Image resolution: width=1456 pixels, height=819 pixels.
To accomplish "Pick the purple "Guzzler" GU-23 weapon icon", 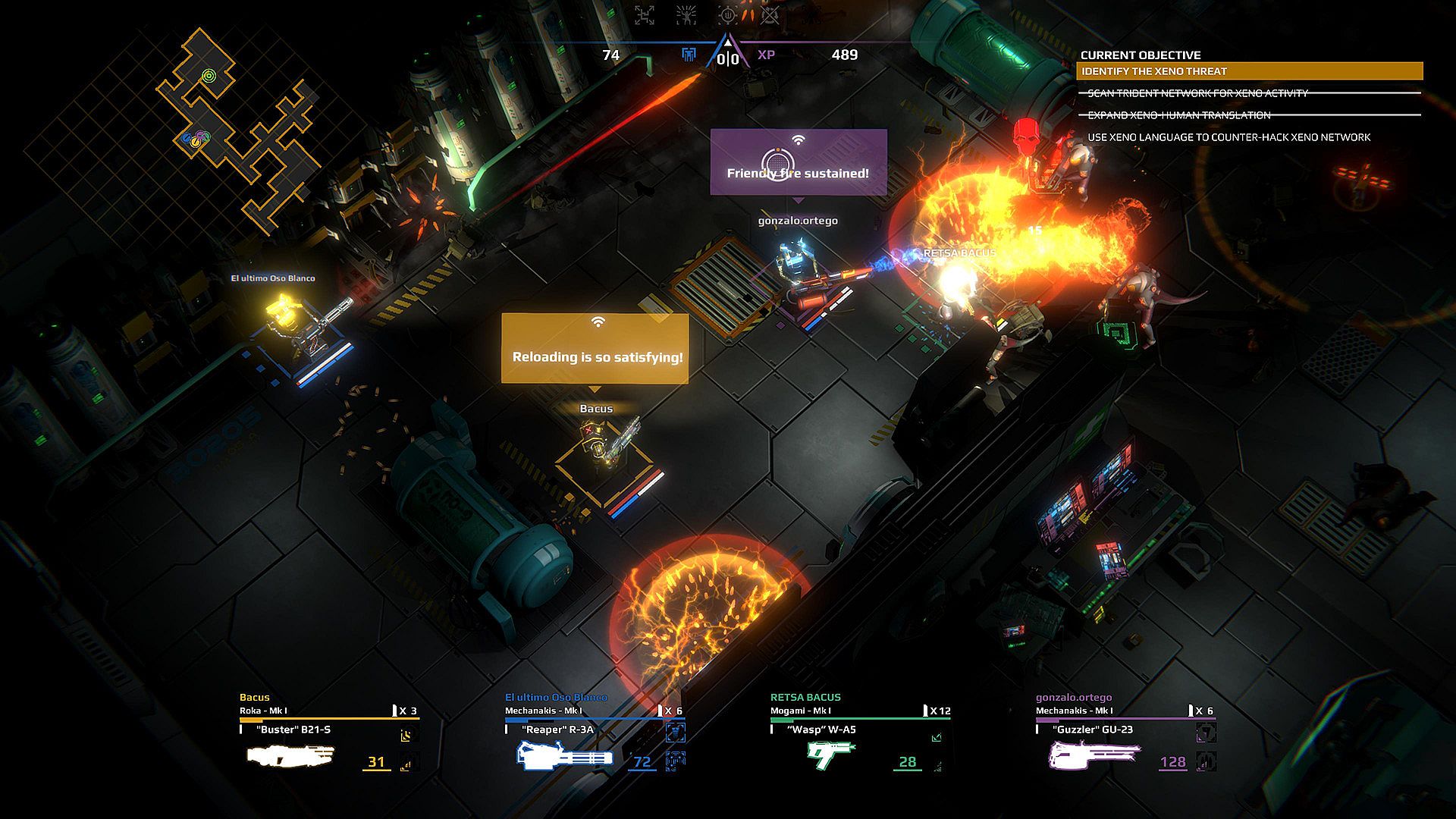I will pos(1094,755).
